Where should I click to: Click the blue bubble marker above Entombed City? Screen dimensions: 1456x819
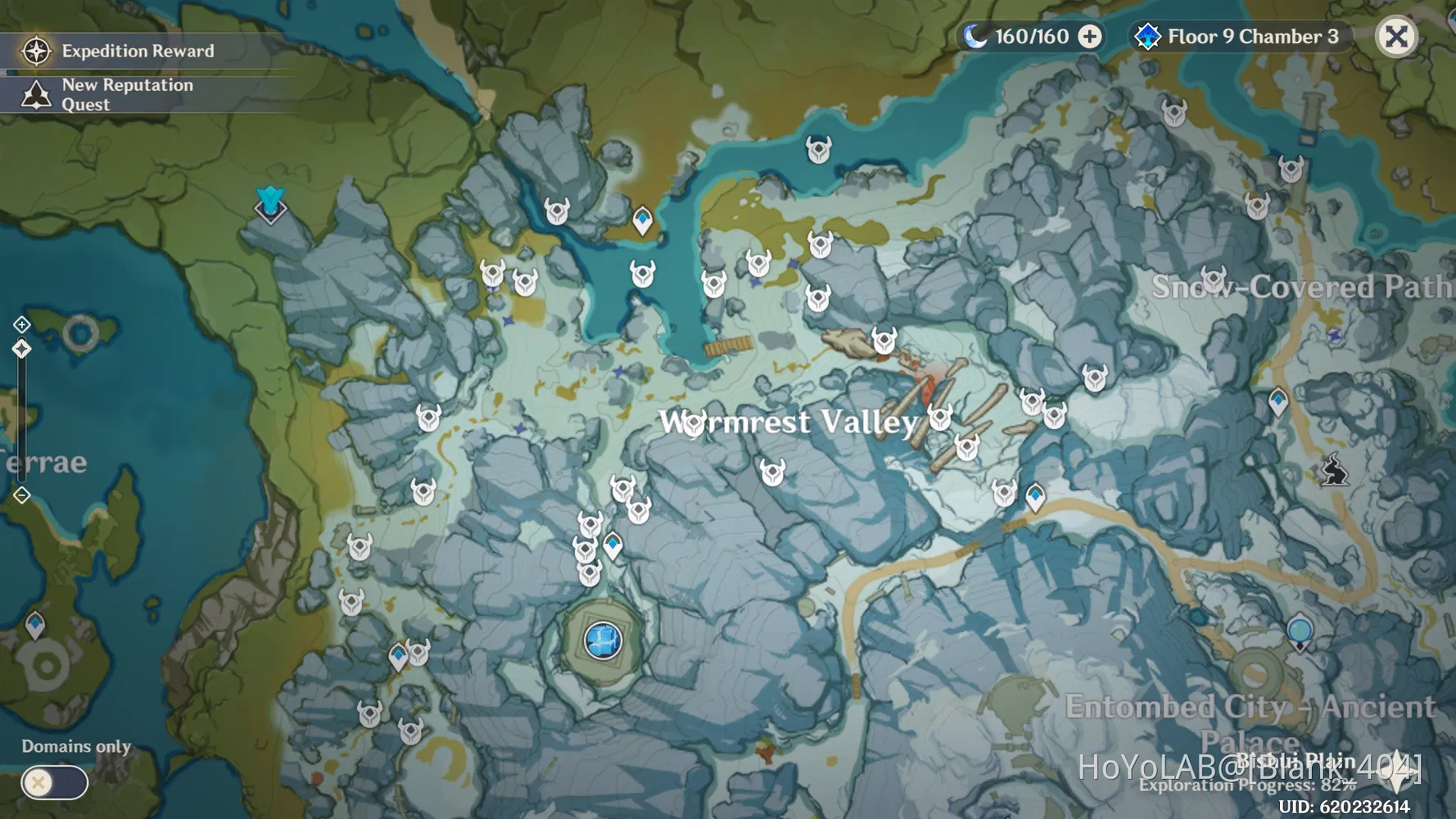pos(1300,631)
